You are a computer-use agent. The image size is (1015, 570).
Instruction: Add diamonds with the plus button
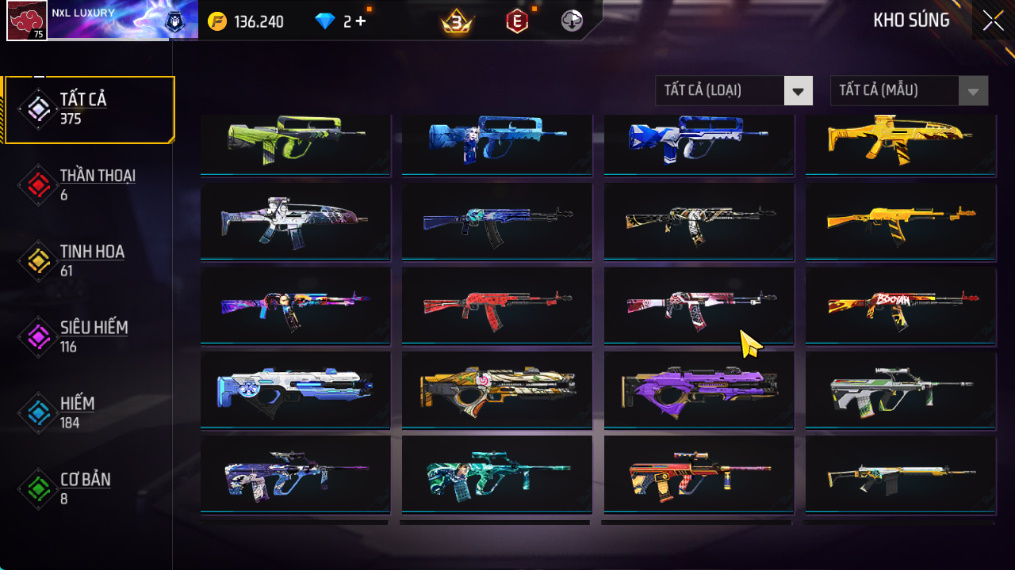point(361,21)
